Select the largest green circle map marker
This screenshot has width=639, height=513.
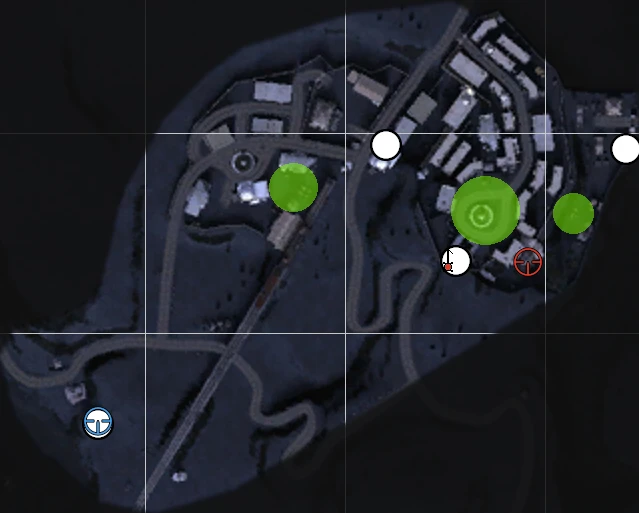point(485,211)
